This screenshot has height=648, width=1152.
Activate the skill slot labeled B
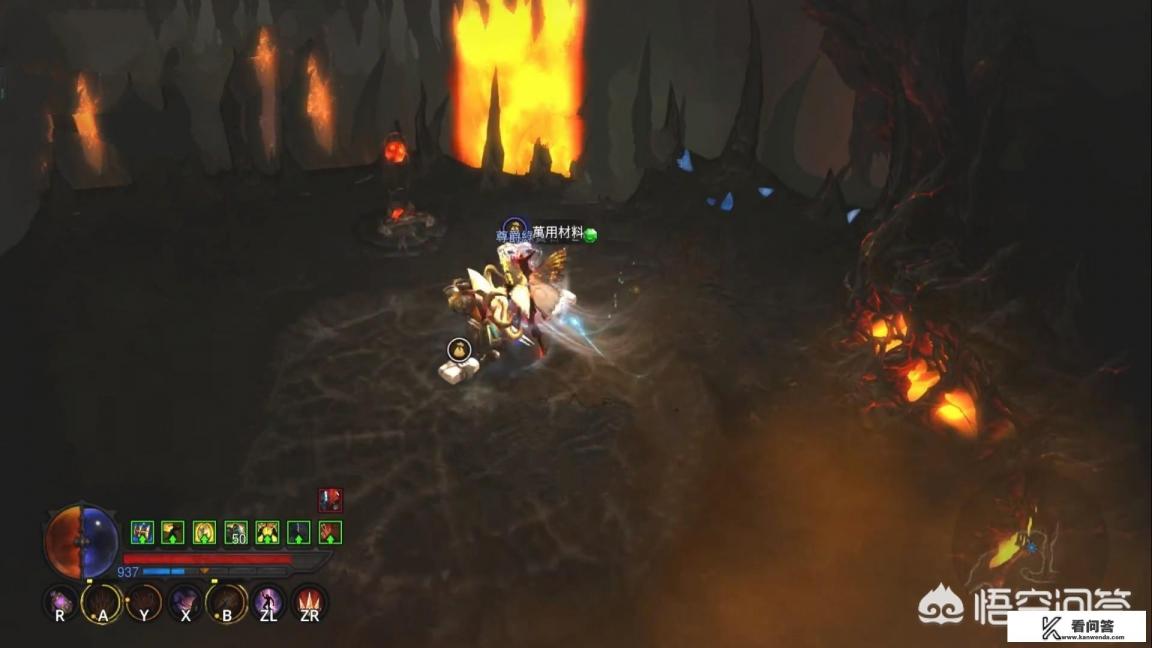(x=226, y=603)
